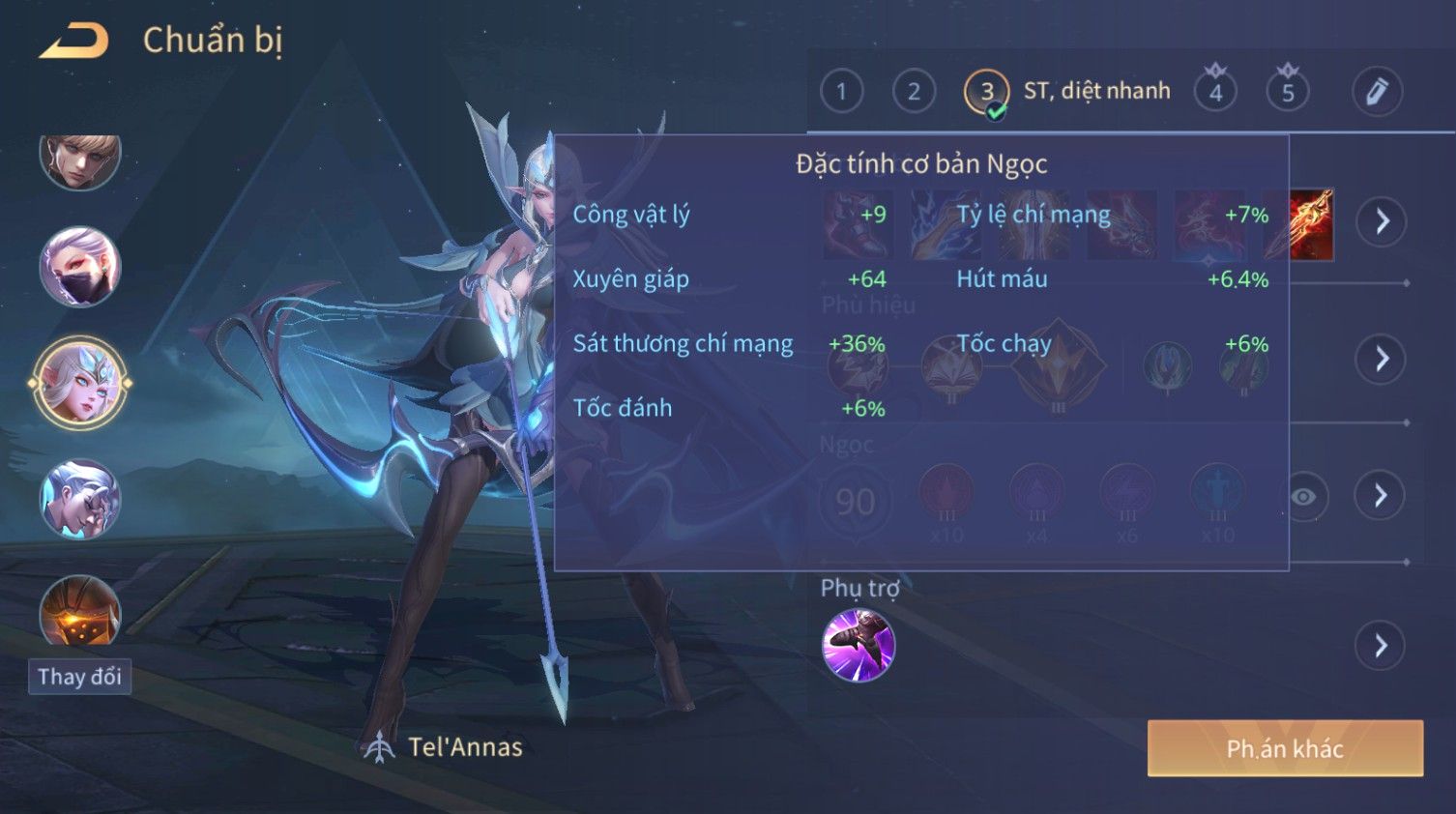This screenshot has width=1456, height=814.
Task: Open the item build arrow at top right
Action: (1382, 221)
